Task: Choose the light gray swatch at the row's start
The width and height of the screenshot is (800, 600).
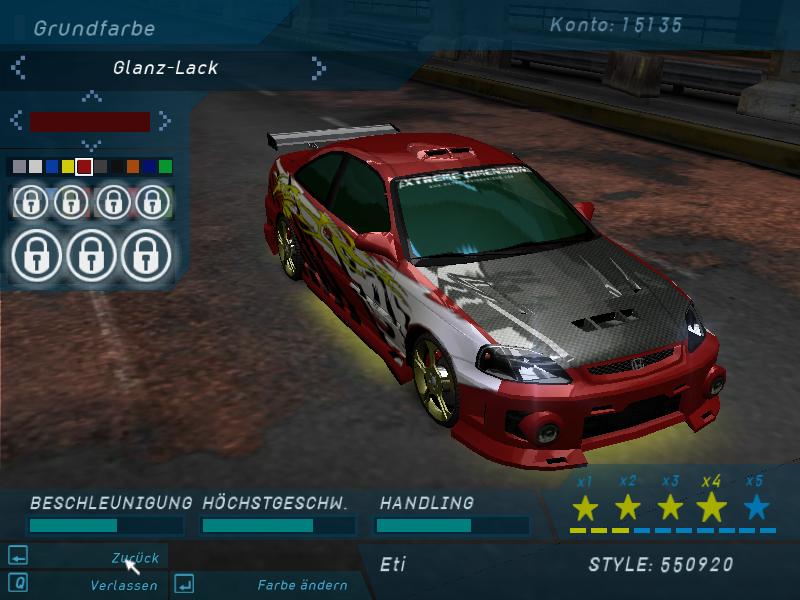Action: (20, 166)
